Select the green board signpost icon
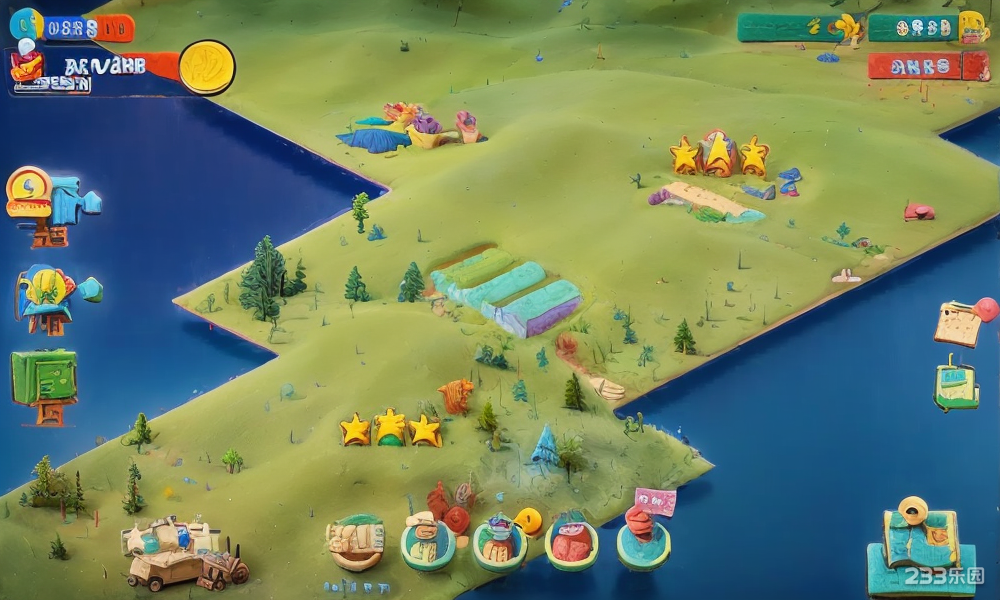 44,382
